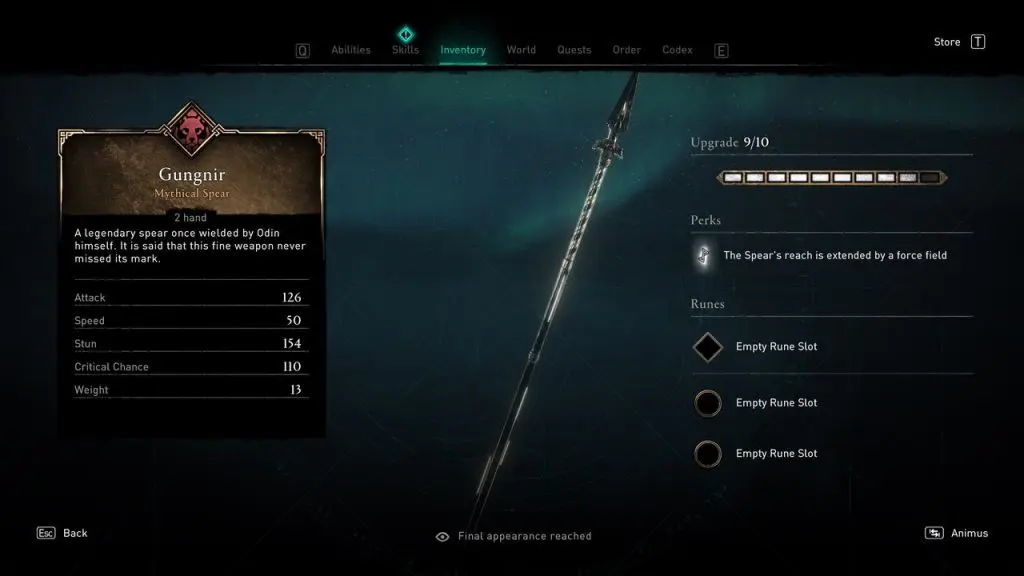Select the Spear's reach perk icon
Image resolution: width=1024 pixels, height=576 pixels.
(x=702, y=255)
